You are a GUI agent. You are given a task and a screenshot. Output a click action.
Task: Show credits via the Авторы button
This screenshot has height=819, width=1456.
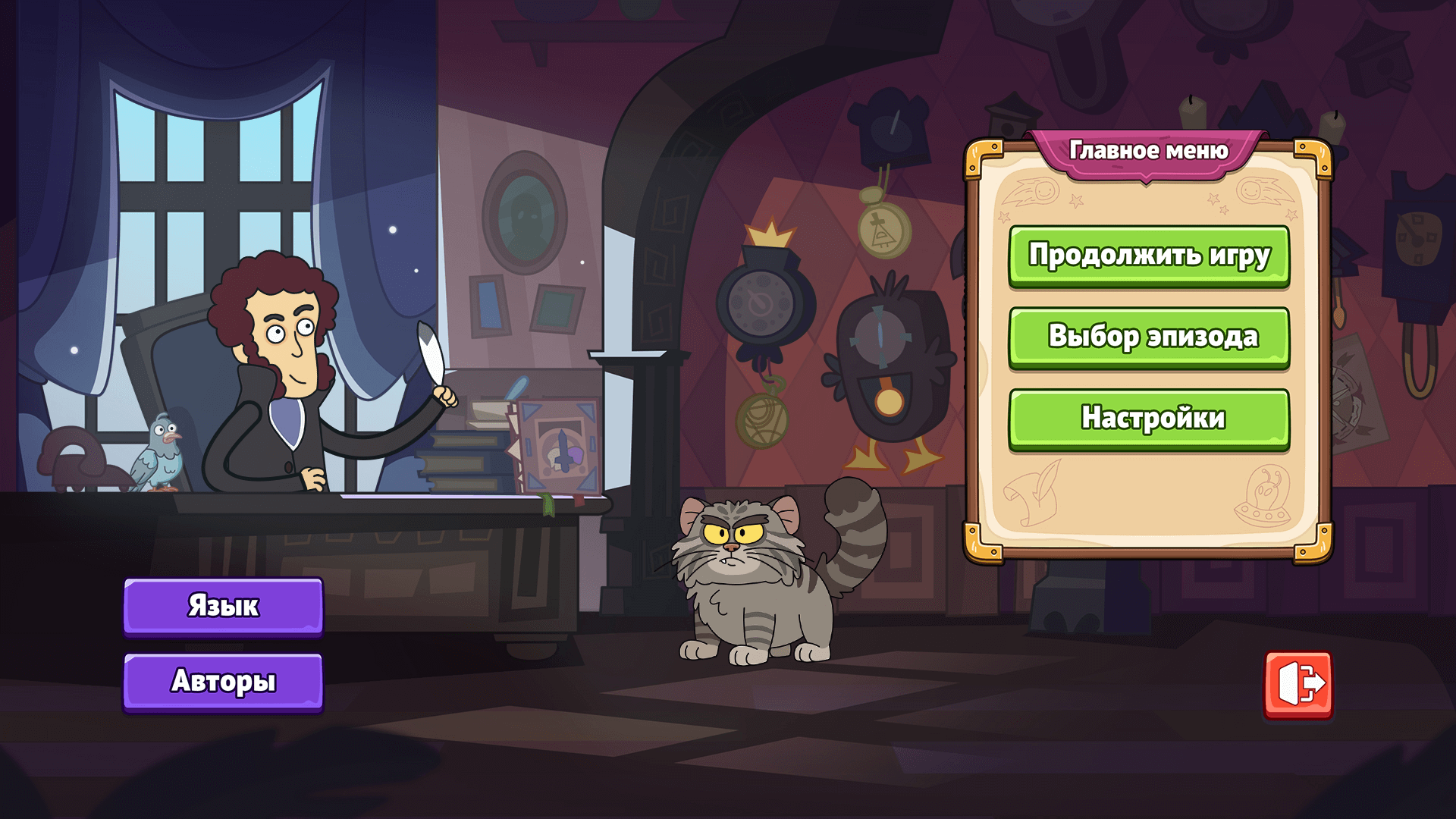(223, 681)
